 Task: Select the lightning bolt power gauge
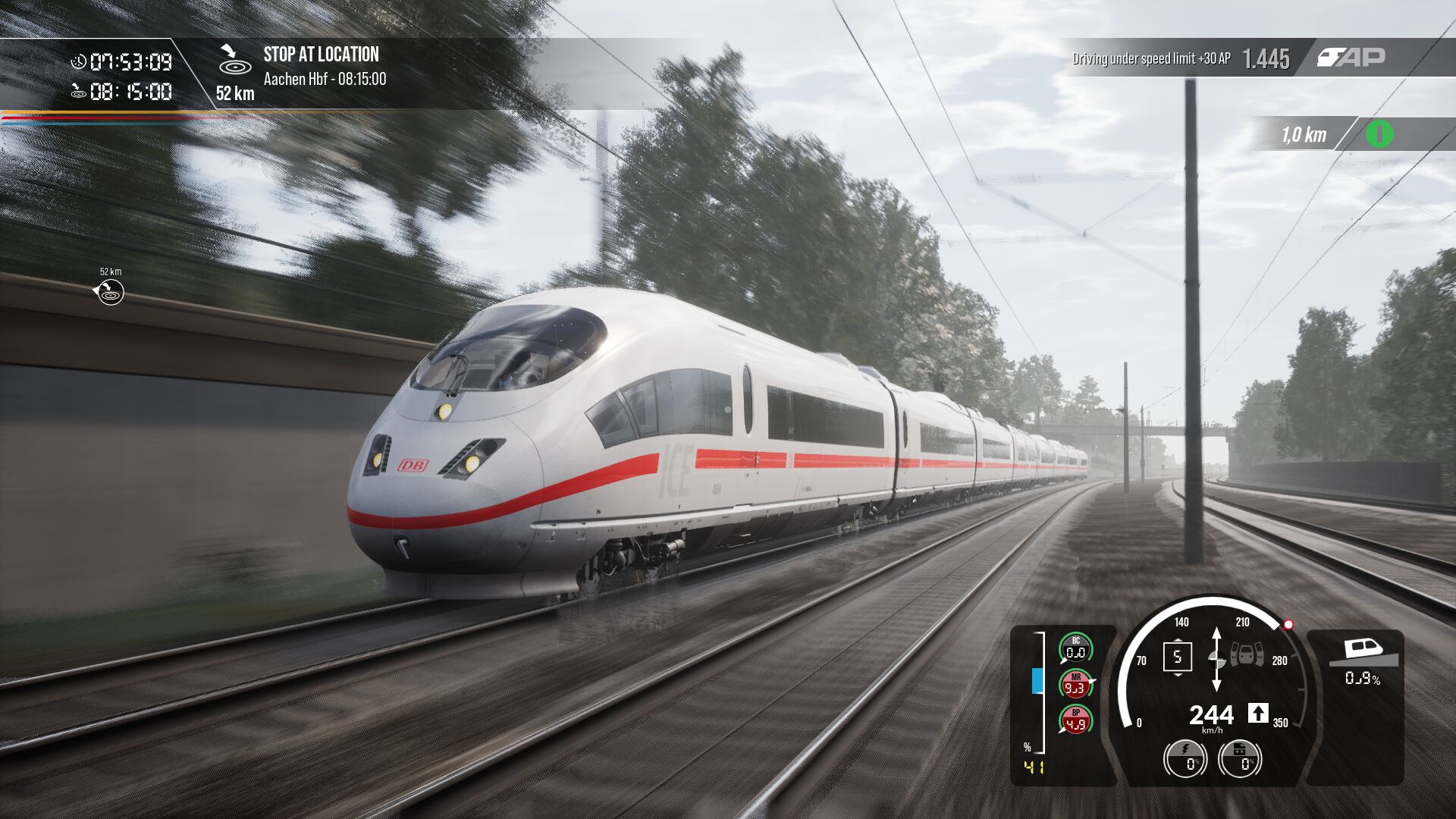[x=1185, y=759]
